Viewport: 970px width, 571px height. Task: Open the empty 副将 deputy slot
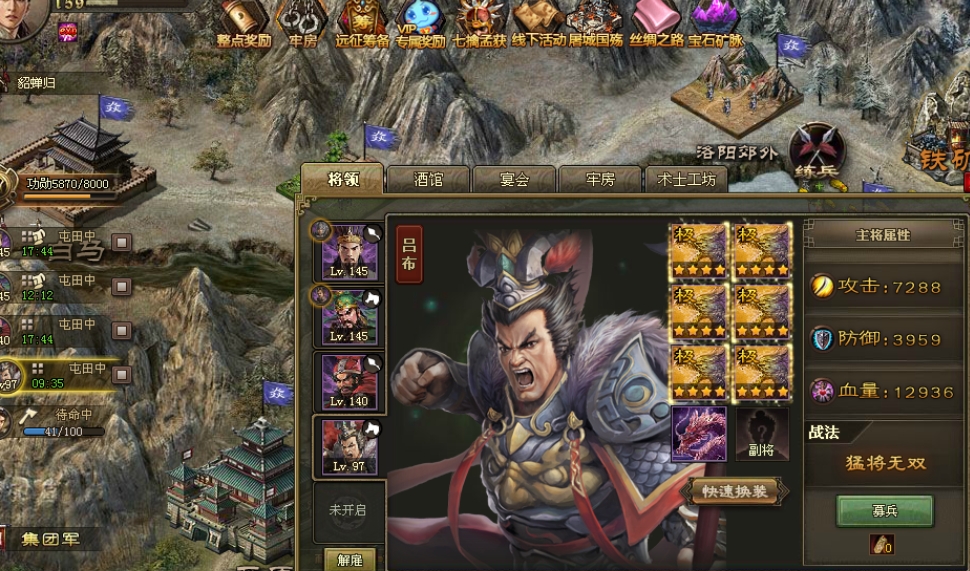763,435
